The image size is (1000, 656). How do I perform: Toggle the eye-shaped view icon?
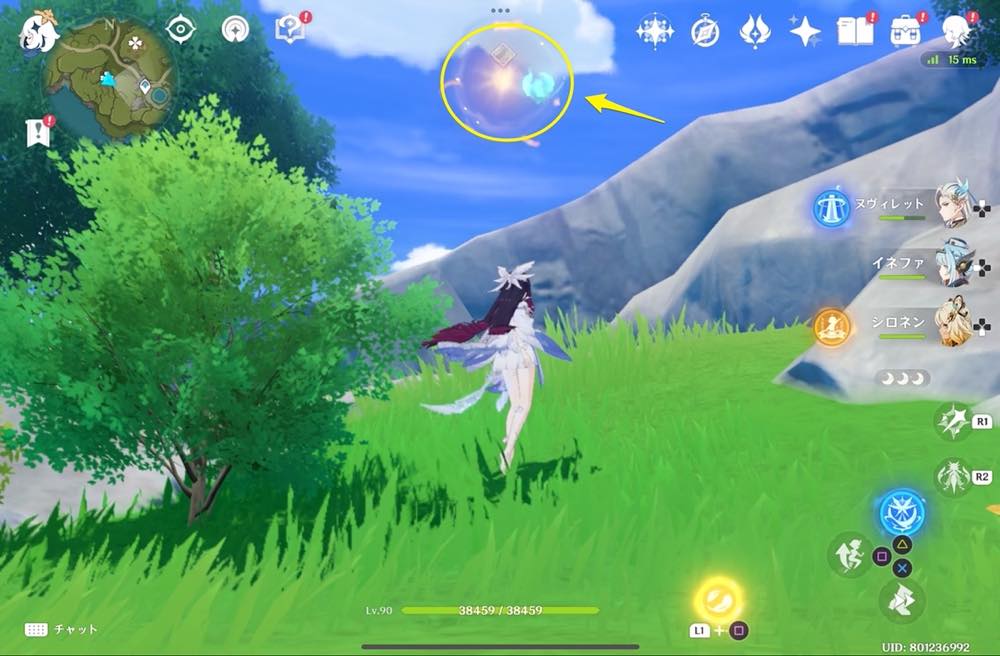(181, 30)
